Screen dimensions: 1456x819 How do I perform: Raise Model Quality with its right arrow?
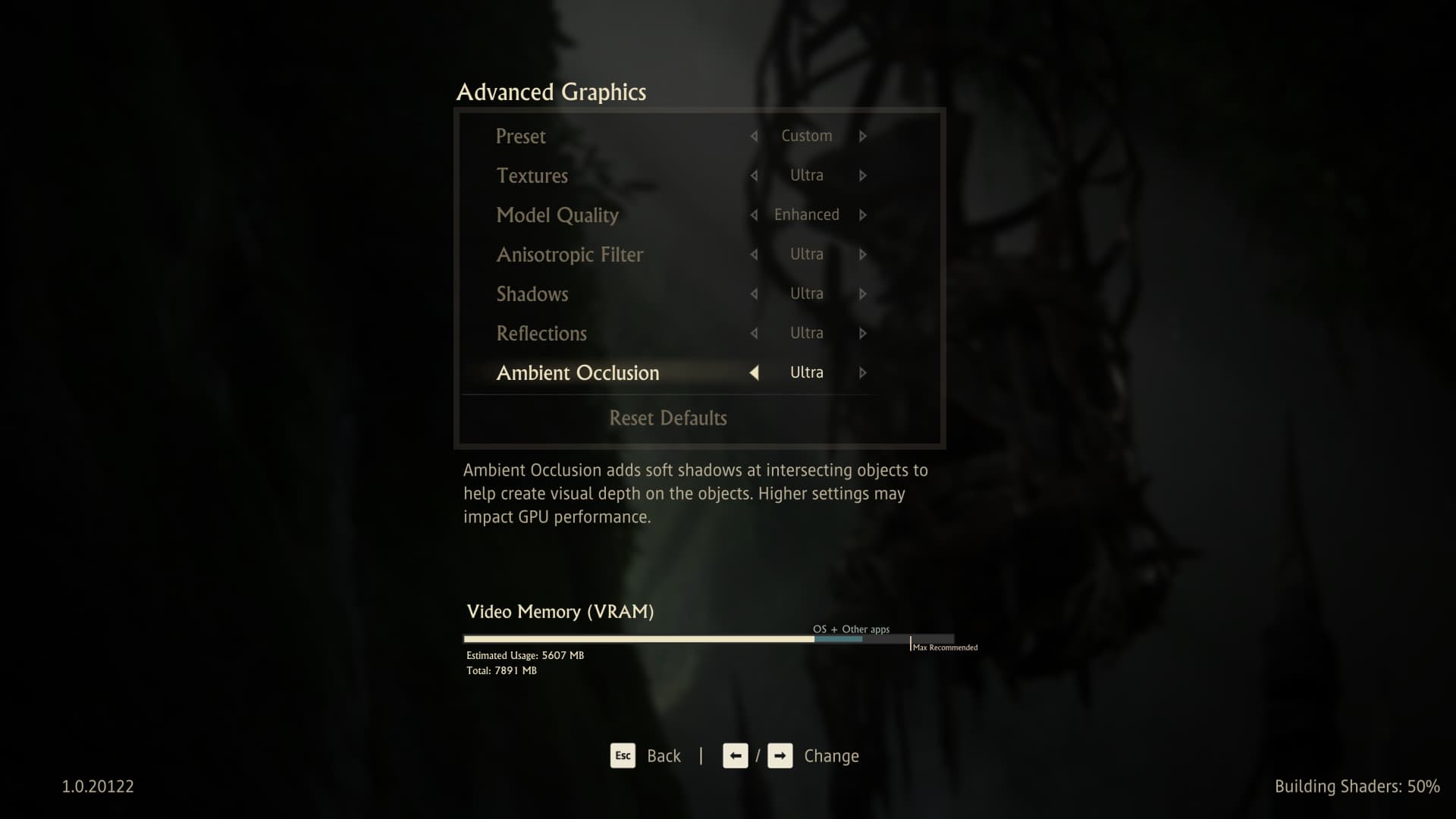[863, 215]
